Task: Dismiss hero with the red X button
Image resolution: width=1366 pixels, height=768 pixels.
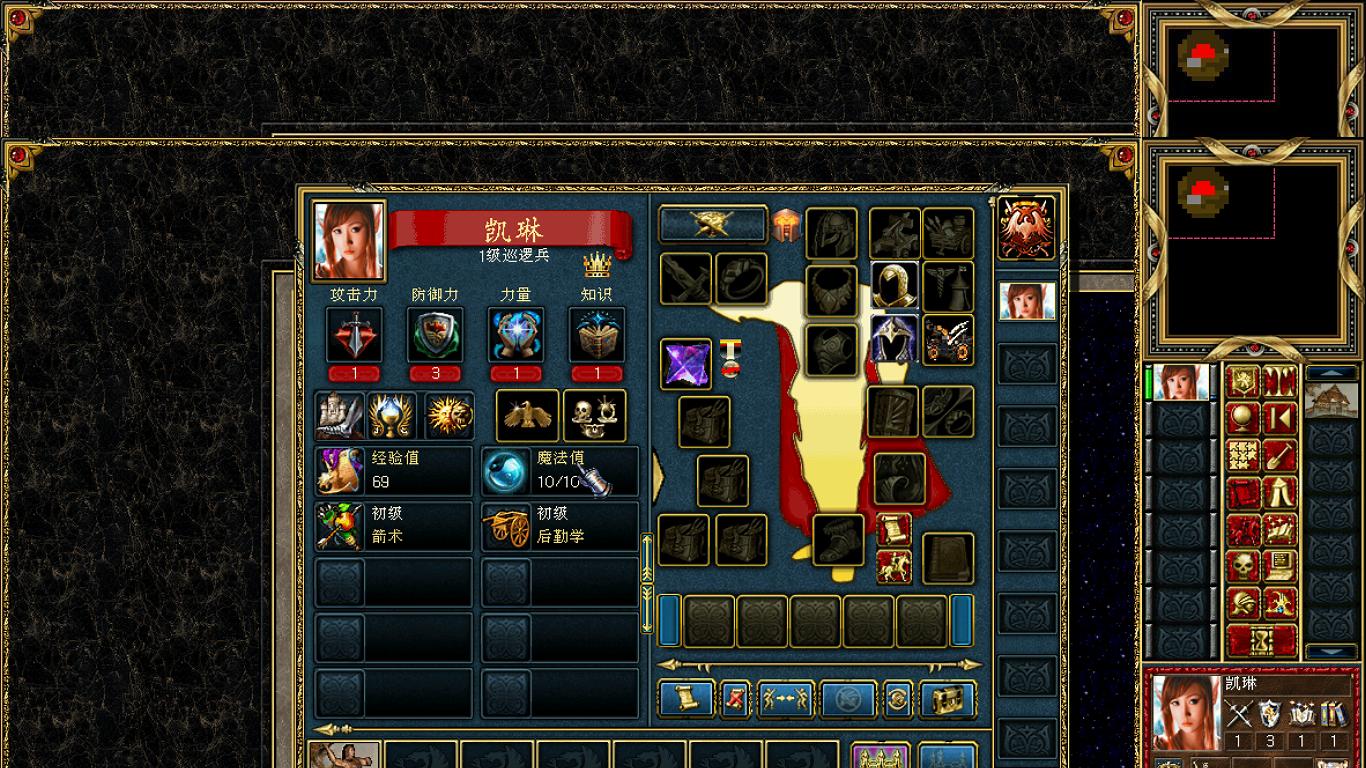Action: click(x=735, y=699)
